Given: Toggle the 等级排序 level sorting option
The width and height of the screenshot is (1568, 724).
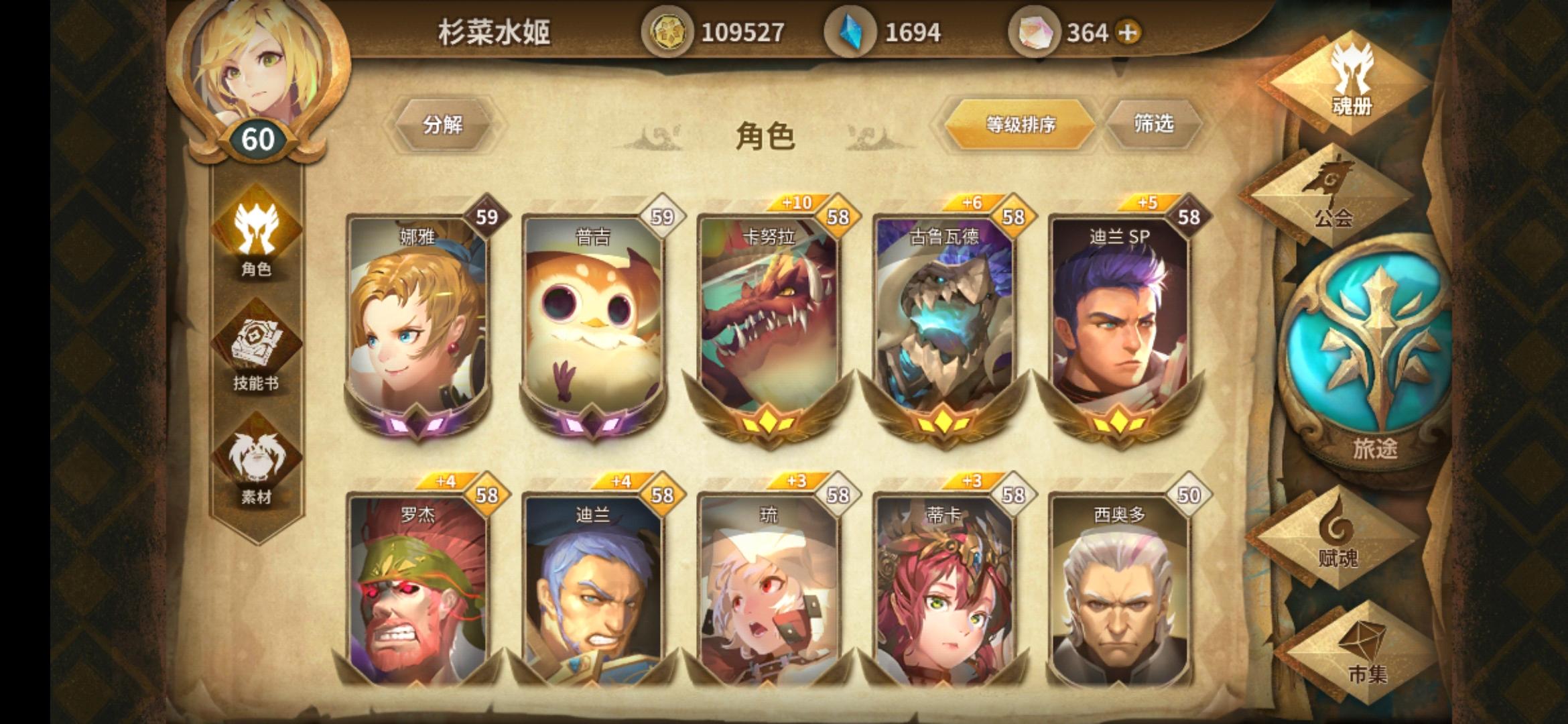Looking at the screenshot, I should click(1021, 125).
